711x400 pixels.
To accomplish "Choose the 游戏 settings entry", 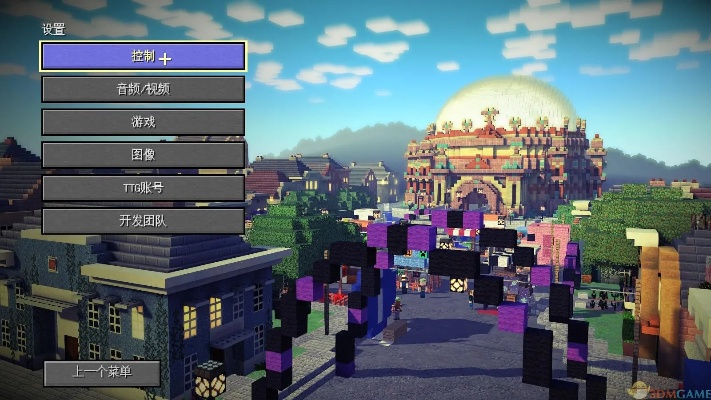I will (x=143, y=122).
